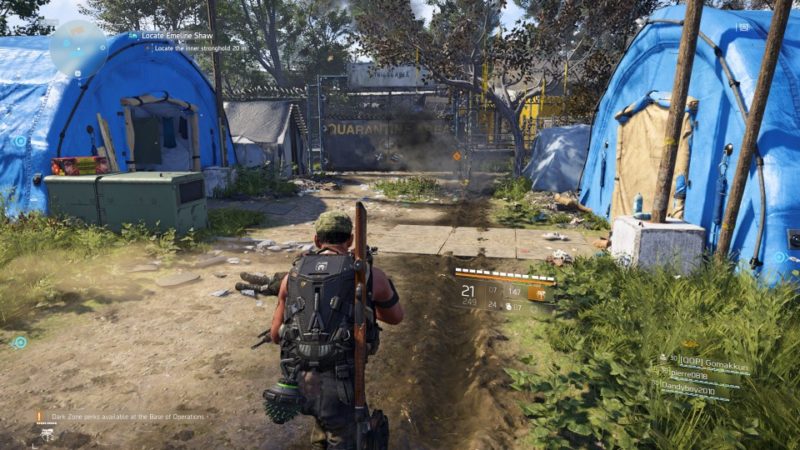Viewport: 800px width, 450px height.
Task: Open the circular minimap
Action: (x=79, y=47)
